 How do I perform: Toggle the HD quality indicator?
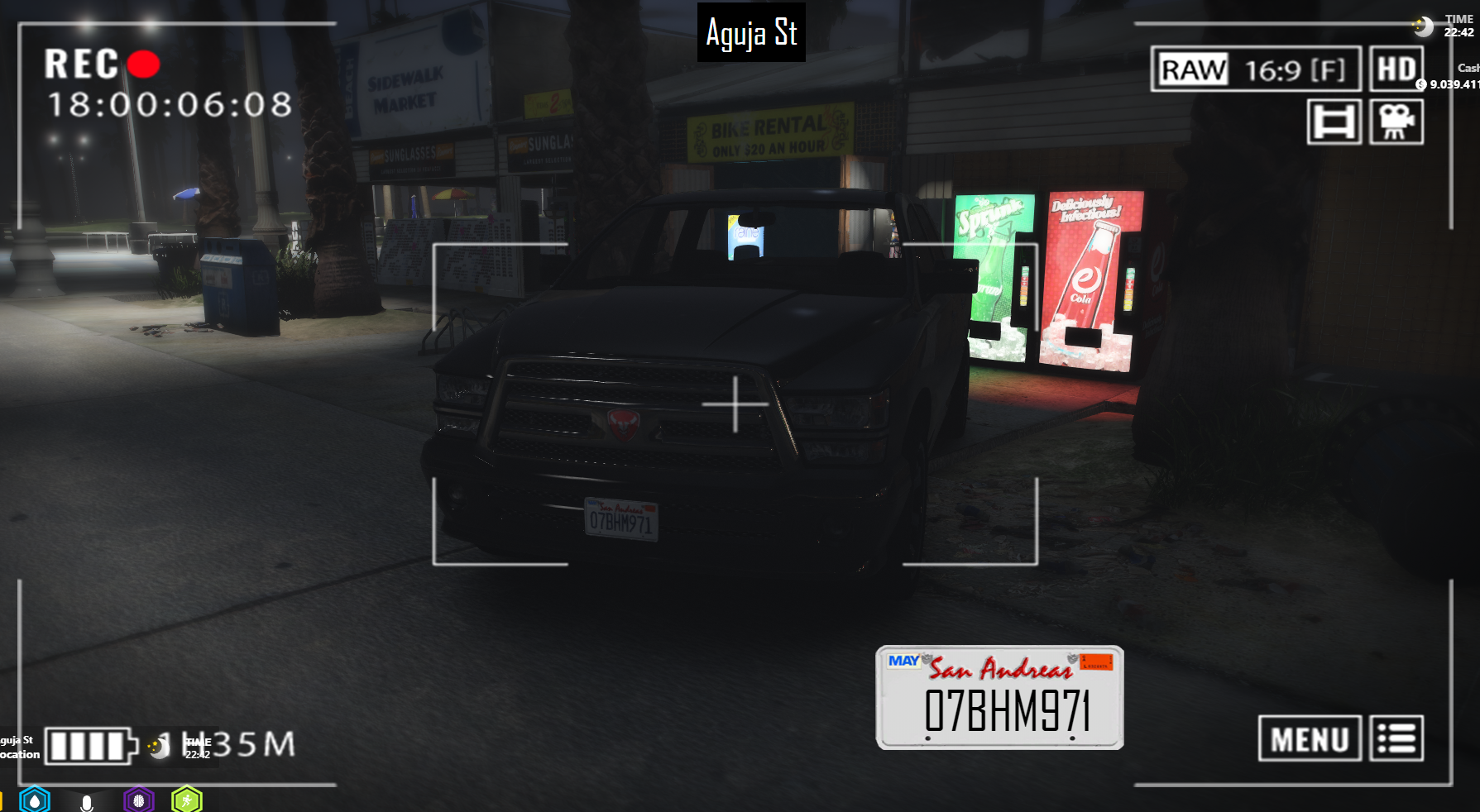pyautogui.click(x=1396, y=69)
